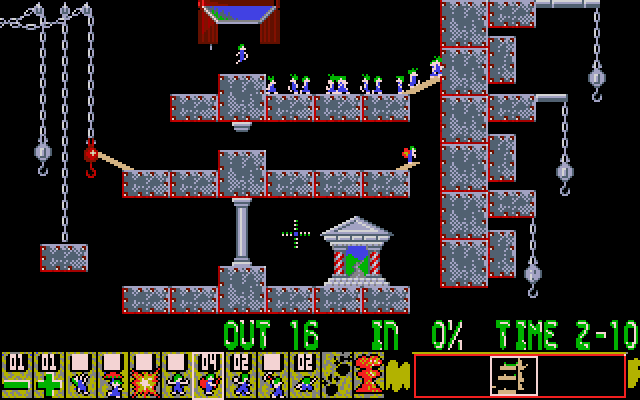
Task: Decrease the release rate with minus button
Action: click(x=16, y=375)
